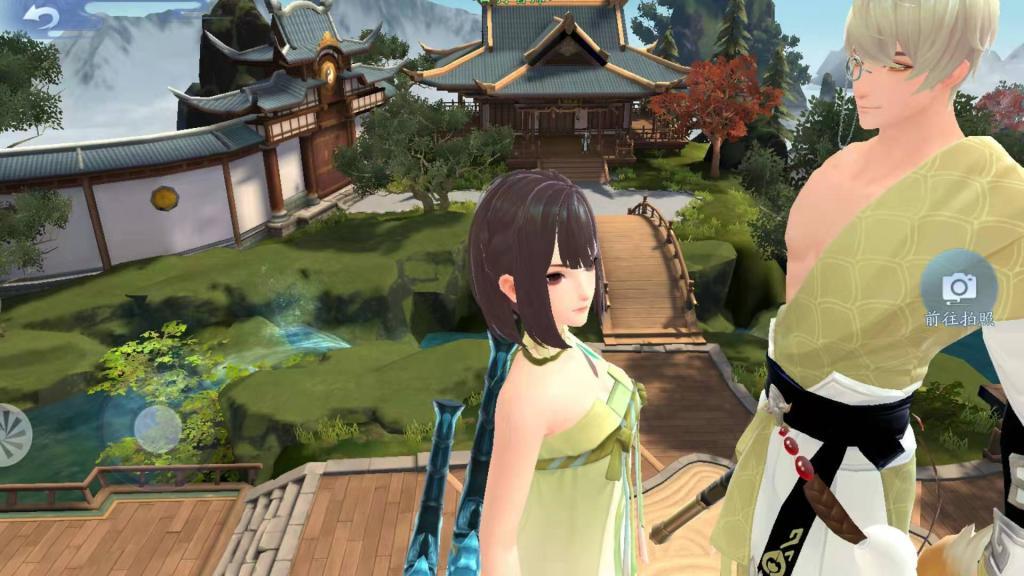Open the 前往拍照 camera button
1024x576 pixels.
point(959,288)
